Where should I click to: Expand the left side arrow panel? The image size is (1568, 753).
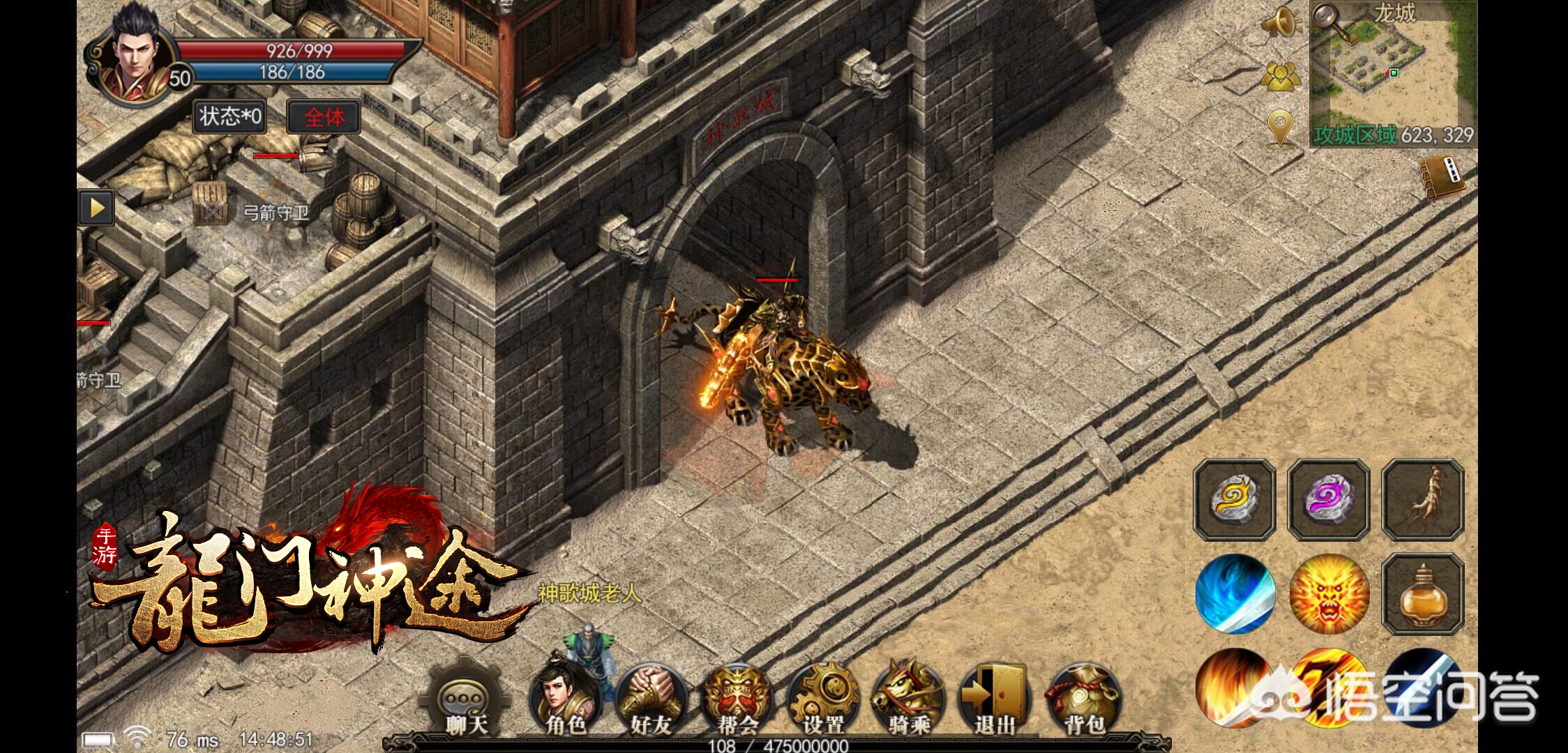click(96, 208)
